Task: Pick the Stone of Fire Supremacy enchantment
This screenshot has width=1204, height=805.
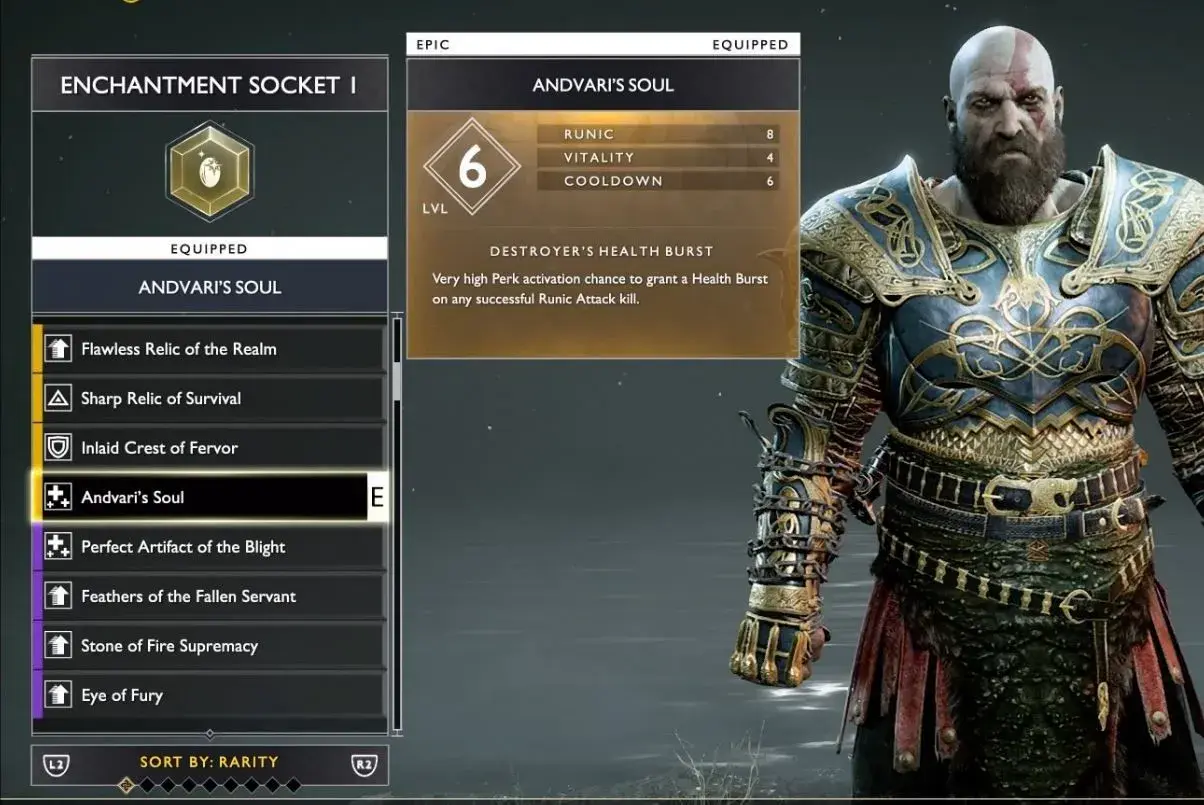Action: (210, 646)
